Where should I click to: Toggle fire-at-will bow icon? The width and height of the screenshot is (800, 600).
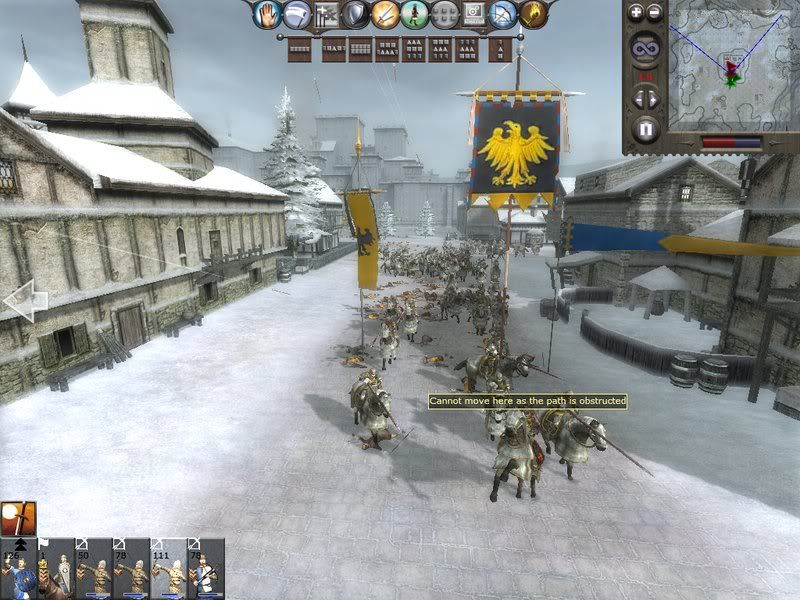[504, 14]
